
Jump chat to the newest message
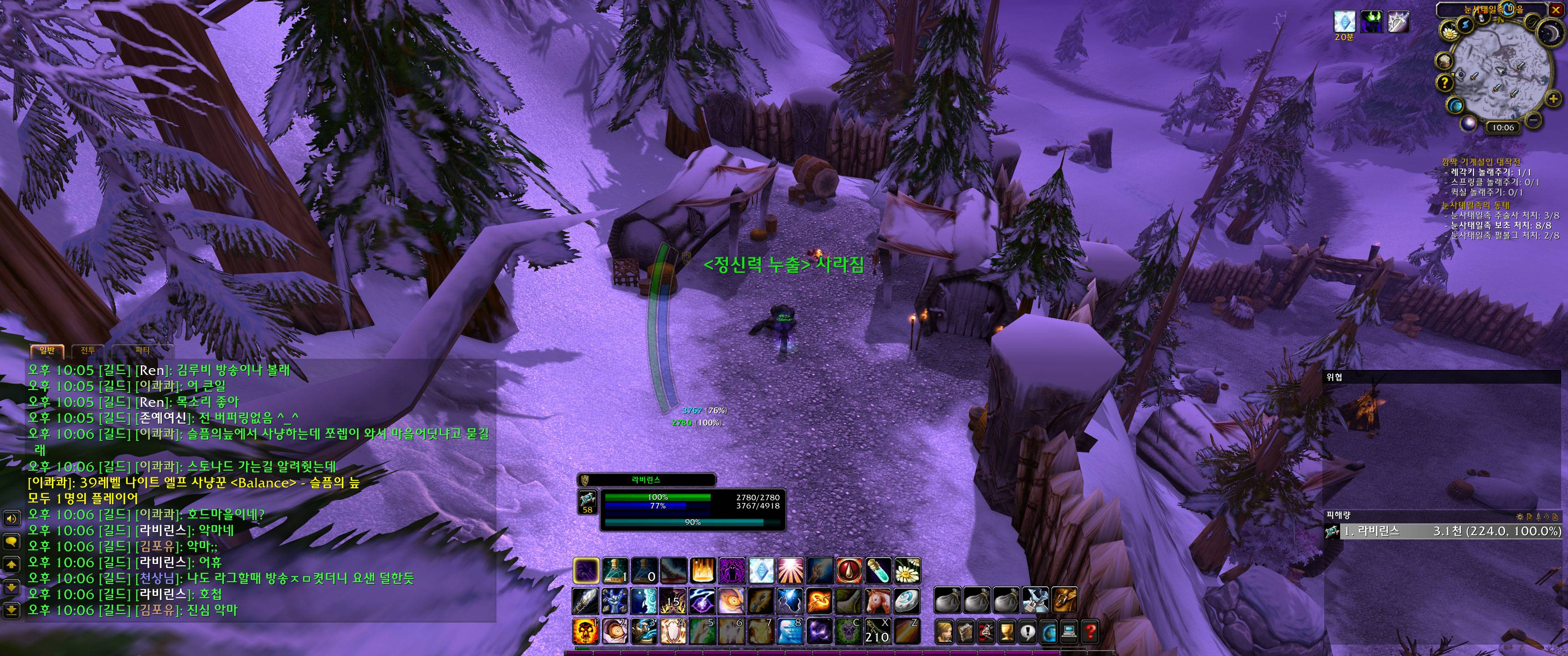coord(11,609)
